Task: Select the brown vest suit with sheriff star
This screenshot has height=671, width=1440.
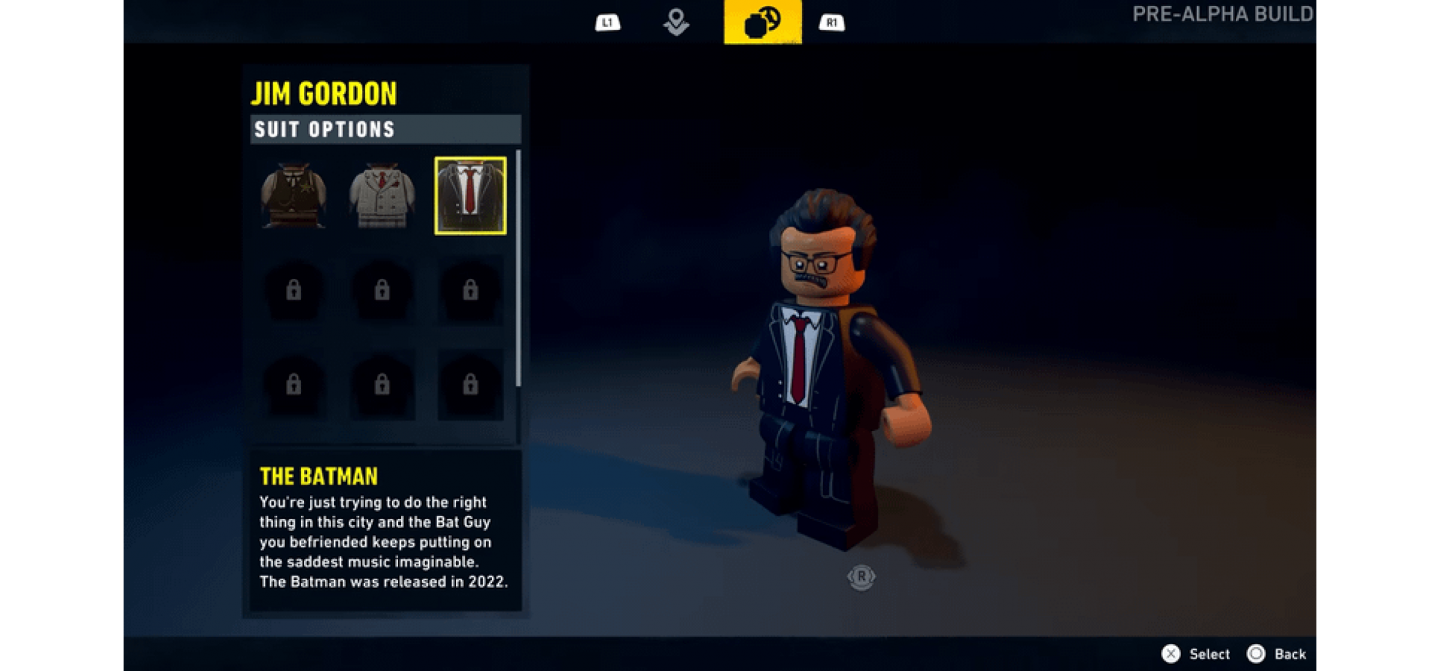Action: pyautogui.click(x=294, y=196)
